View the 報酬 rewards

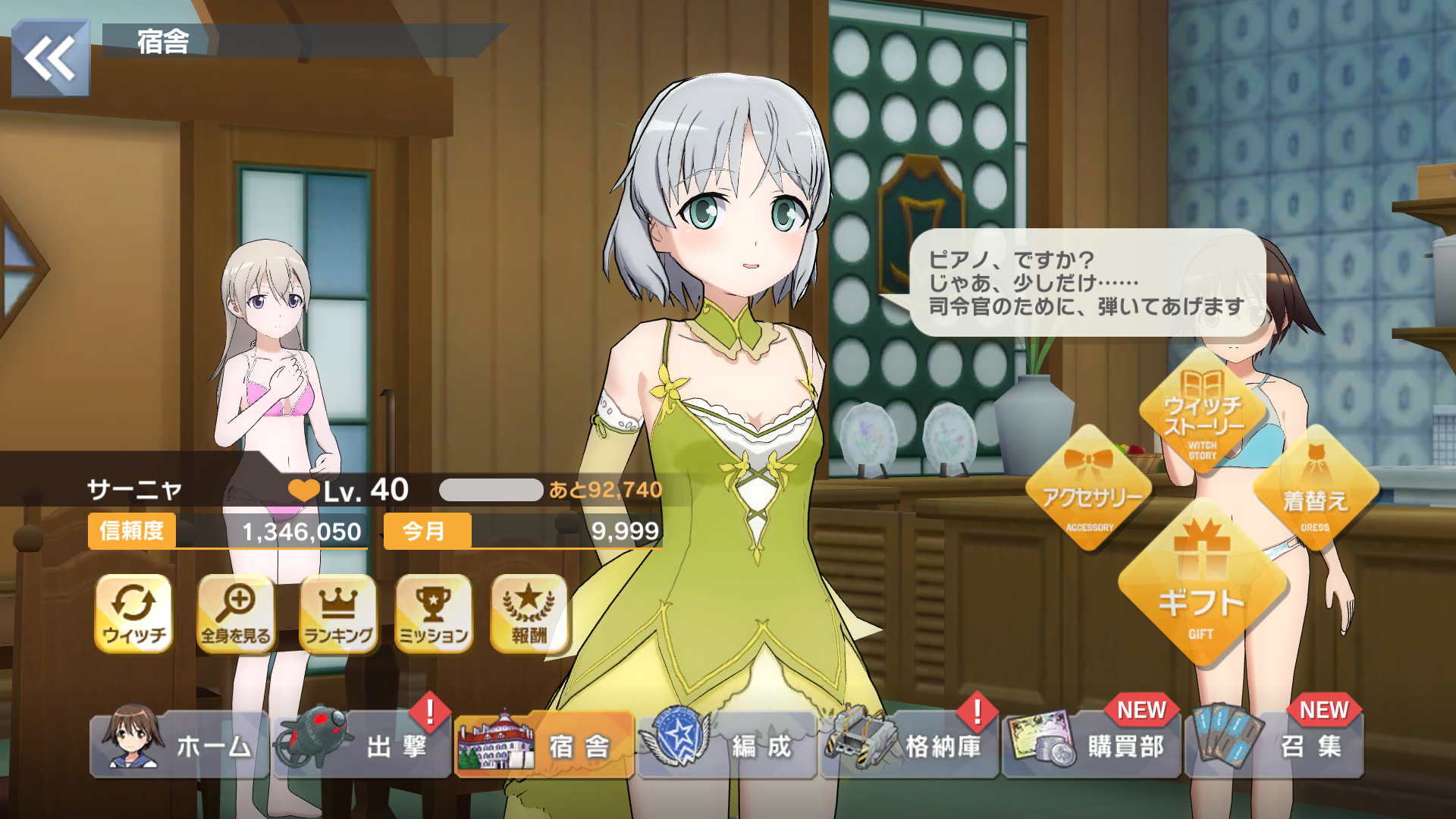pyautogui.click(x=529, y=613)
